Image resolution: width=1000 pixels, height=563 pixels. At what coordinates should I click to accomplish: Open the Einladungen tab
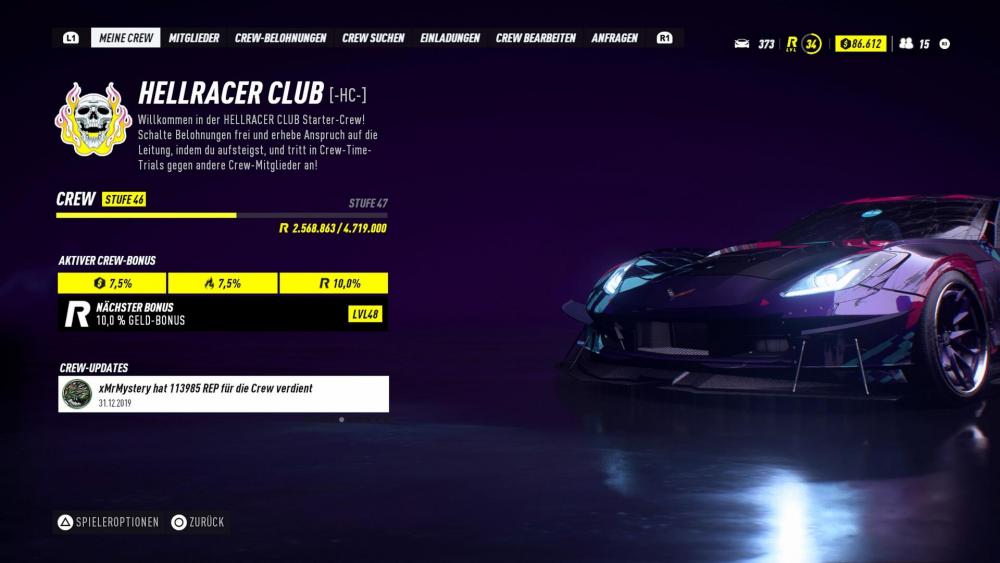tap(450, 38)
